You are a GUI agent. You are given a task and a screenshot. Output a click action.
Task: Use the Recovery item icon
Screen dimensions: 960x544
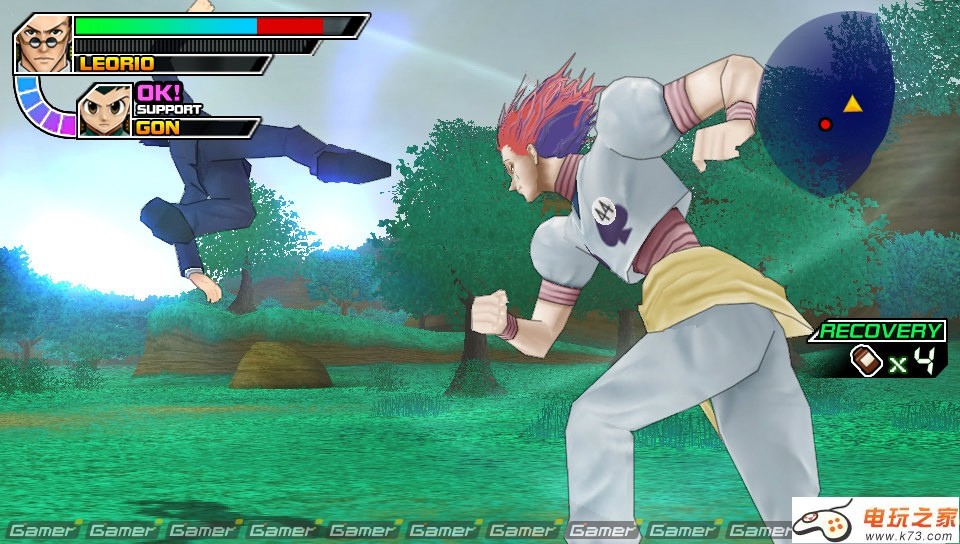point(865,361)
